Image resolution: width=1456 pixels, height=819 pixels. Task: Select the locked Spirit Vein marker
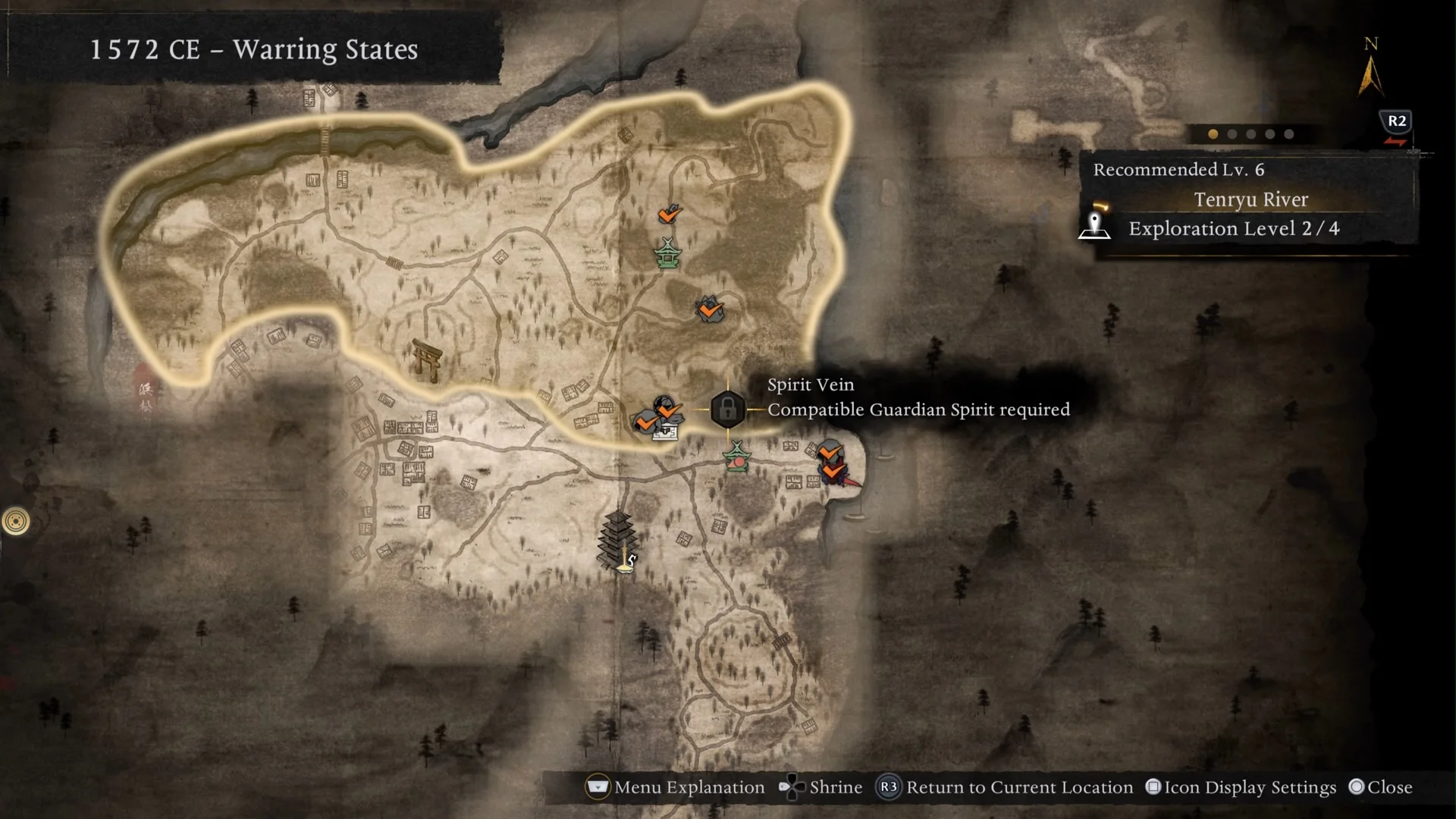point(726,409)
